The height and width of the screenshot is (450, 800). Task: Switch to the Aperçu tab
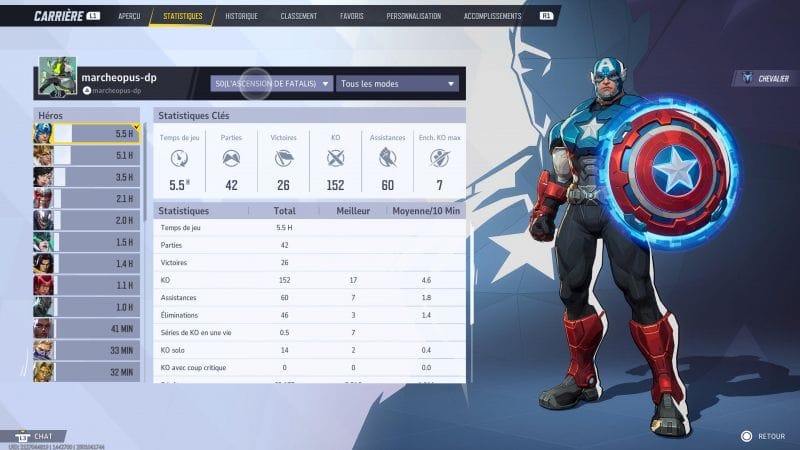tap(129, 16)
